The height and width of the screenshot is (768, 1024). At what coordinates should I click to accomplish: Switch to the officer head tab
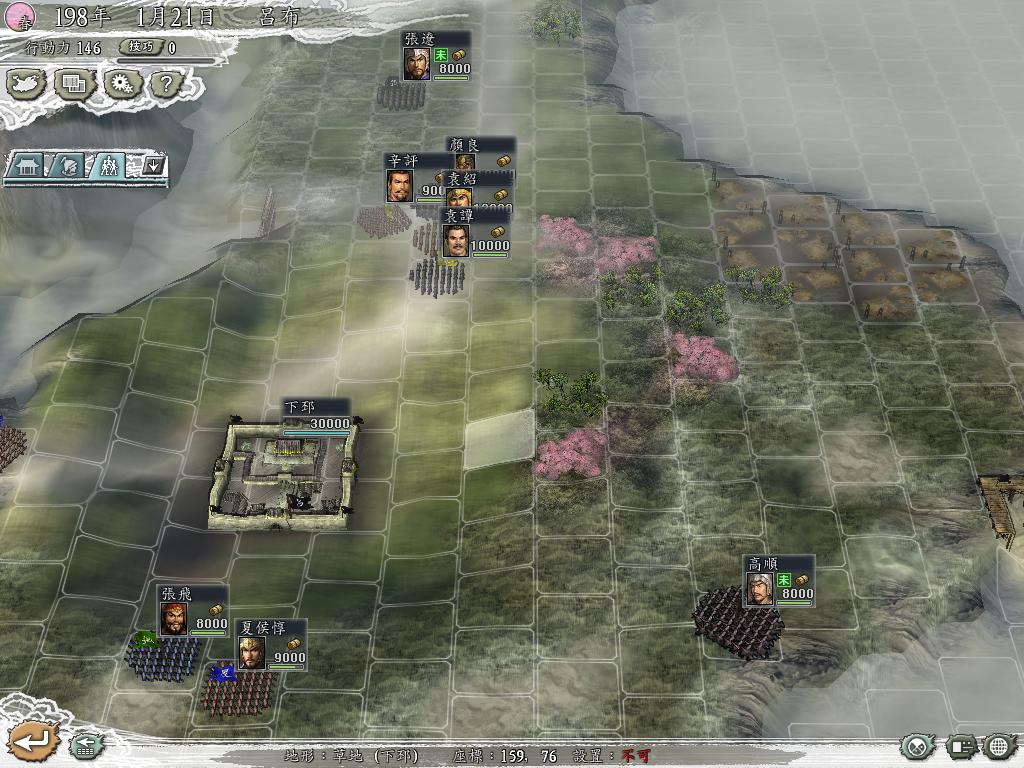[x=68, y=165]
